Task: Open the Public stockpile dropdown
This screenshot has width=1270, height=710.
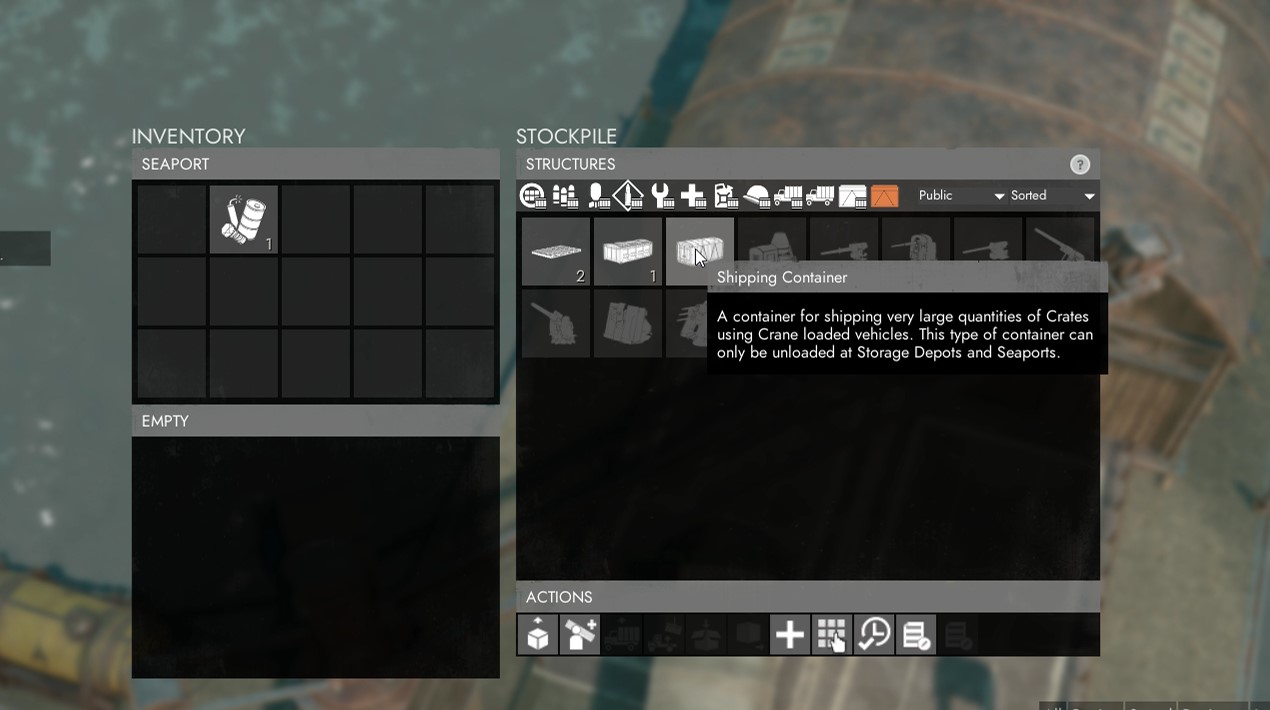Action: click(x=960, y=196)
